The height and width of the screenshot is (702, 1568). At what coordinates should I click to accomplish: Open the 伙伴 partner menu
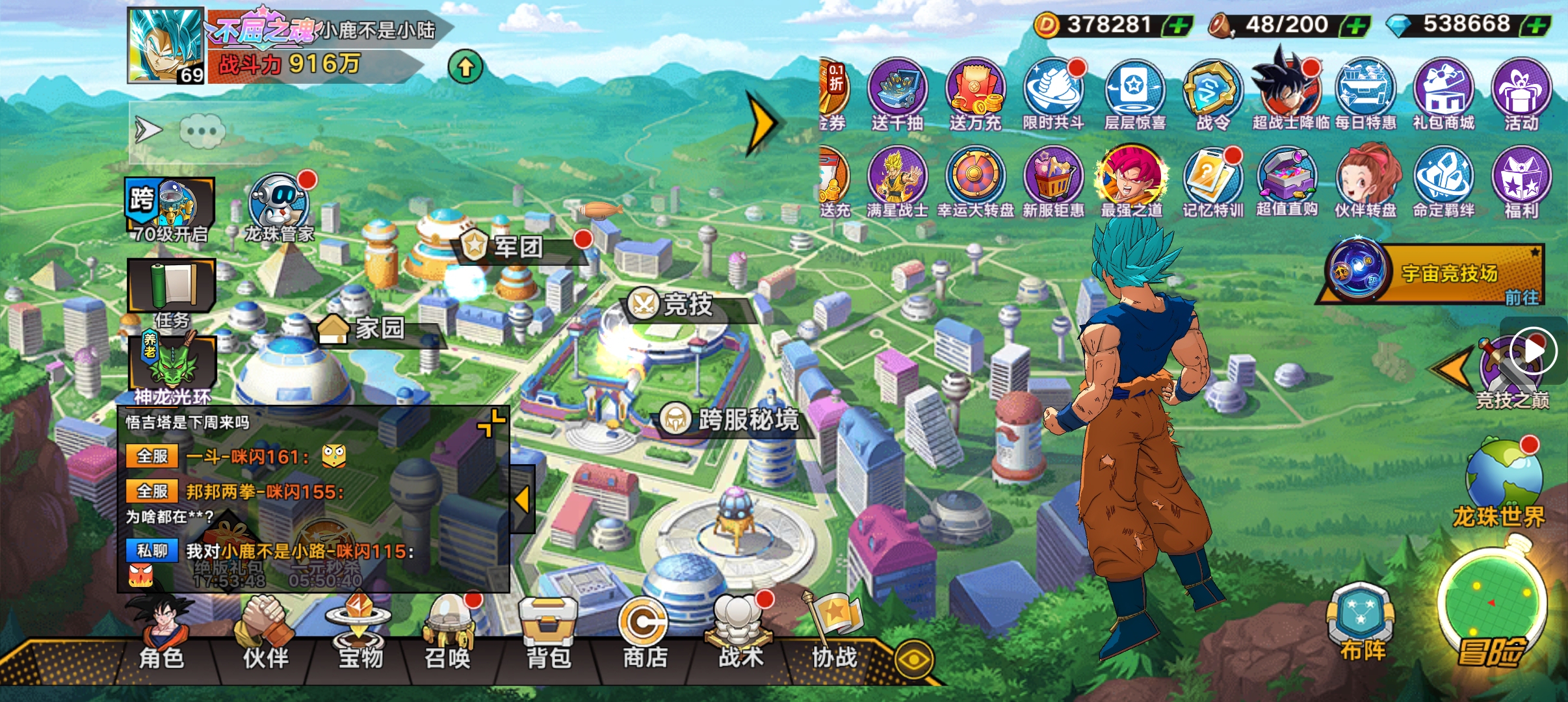265,634
